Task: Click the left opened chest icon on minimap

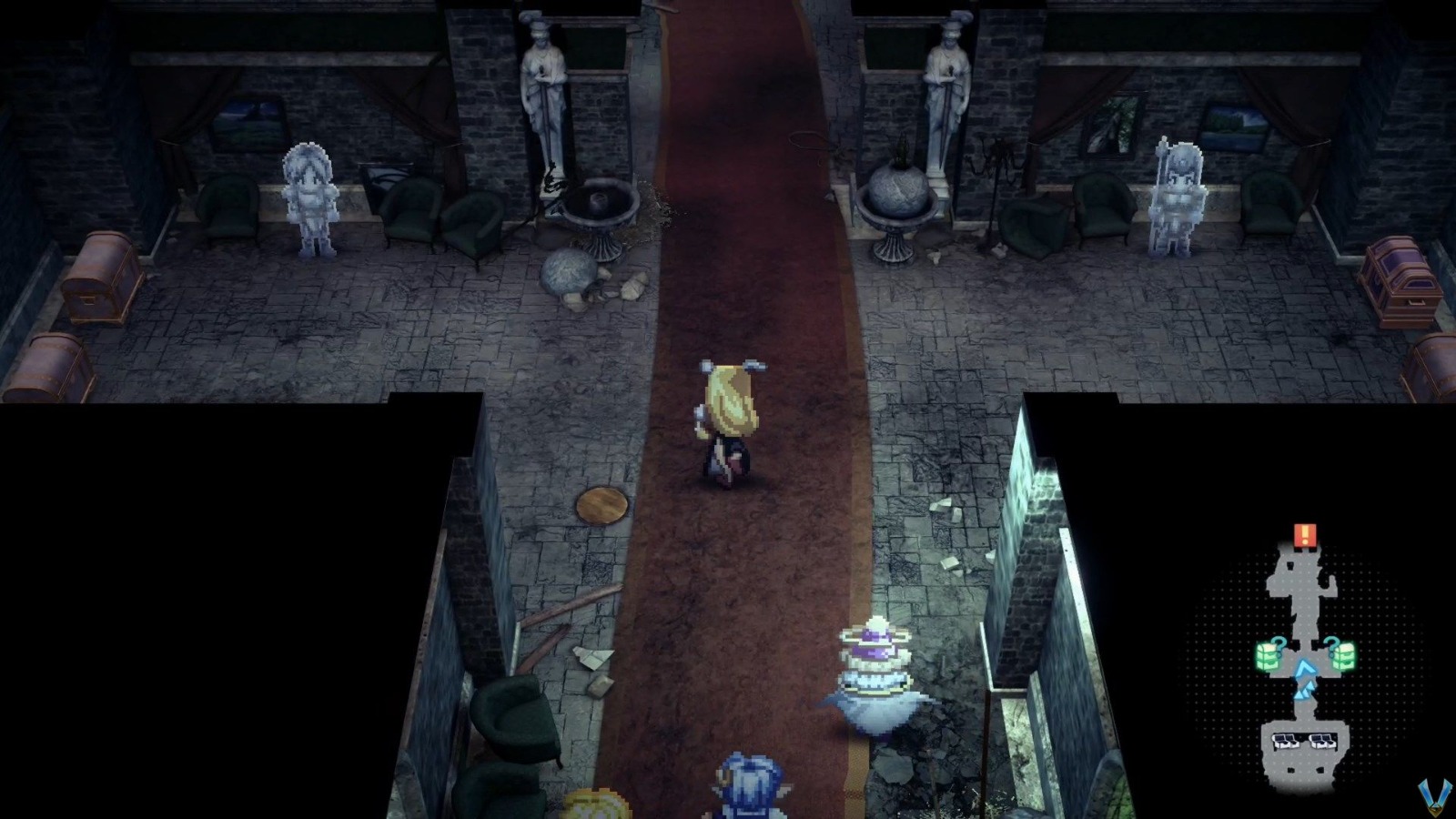Action: click(x=1287, y=742)
